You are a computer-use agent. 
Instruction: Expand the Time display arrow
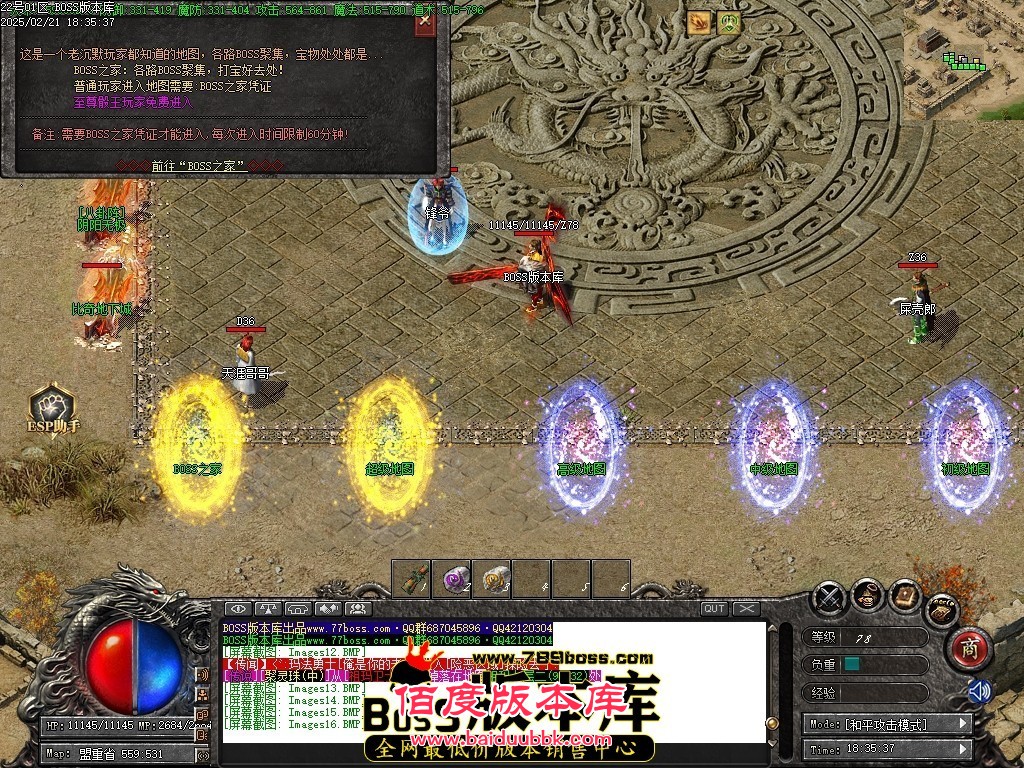964,749
